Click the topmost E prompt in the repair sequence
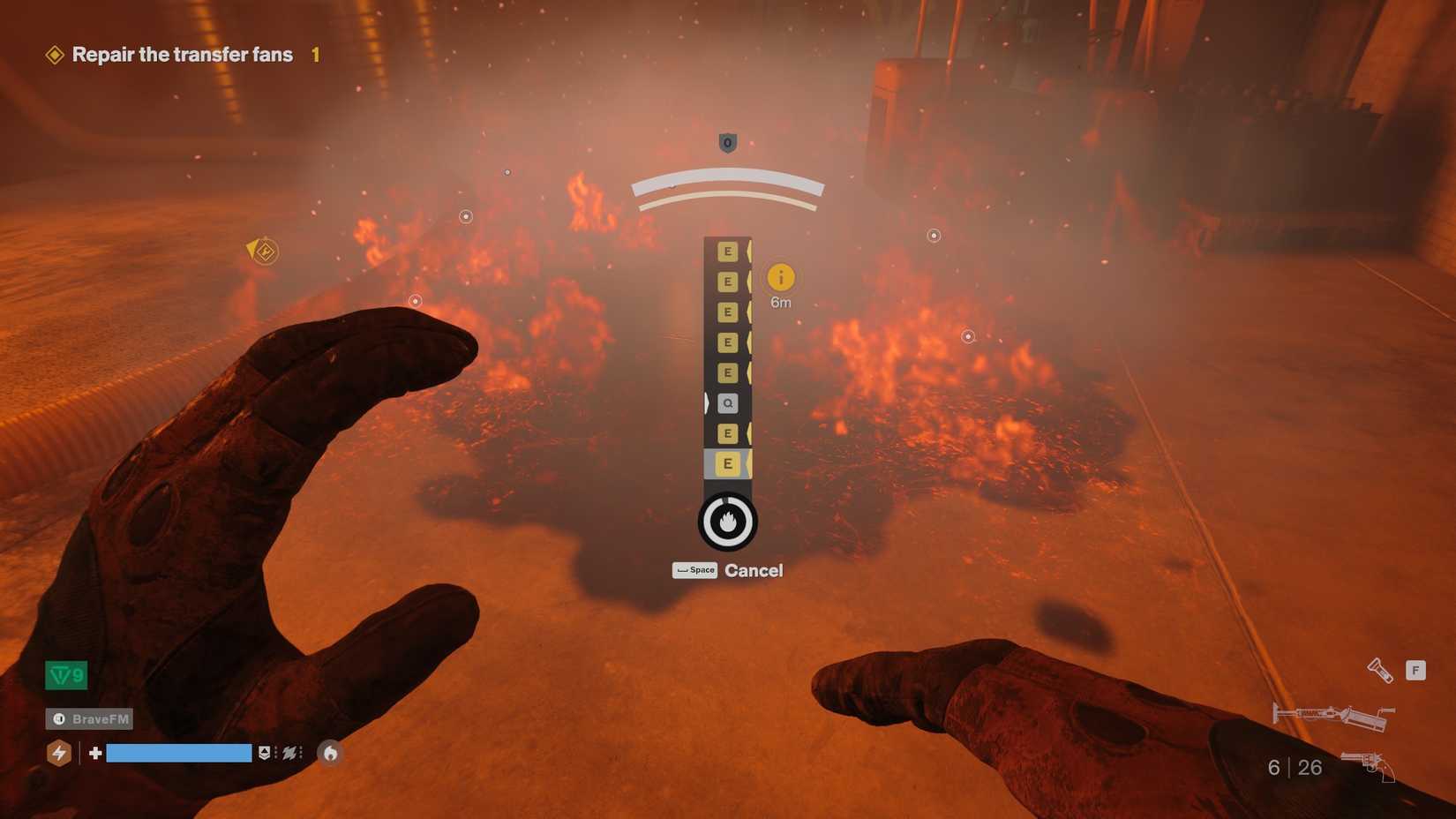 click(x=727, y=252)
